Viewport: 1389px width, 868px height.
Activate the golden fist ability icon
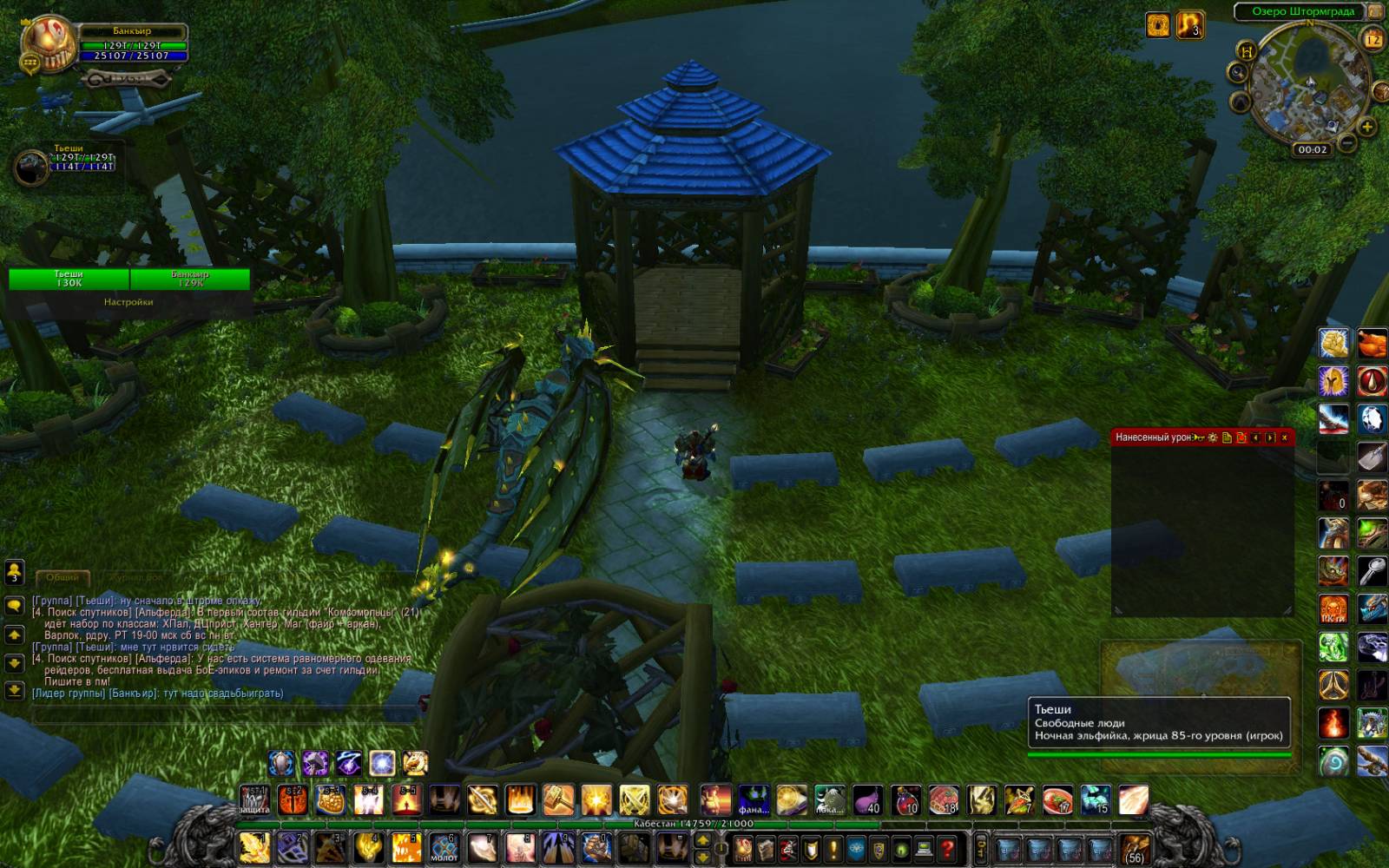coord(1334,344)
